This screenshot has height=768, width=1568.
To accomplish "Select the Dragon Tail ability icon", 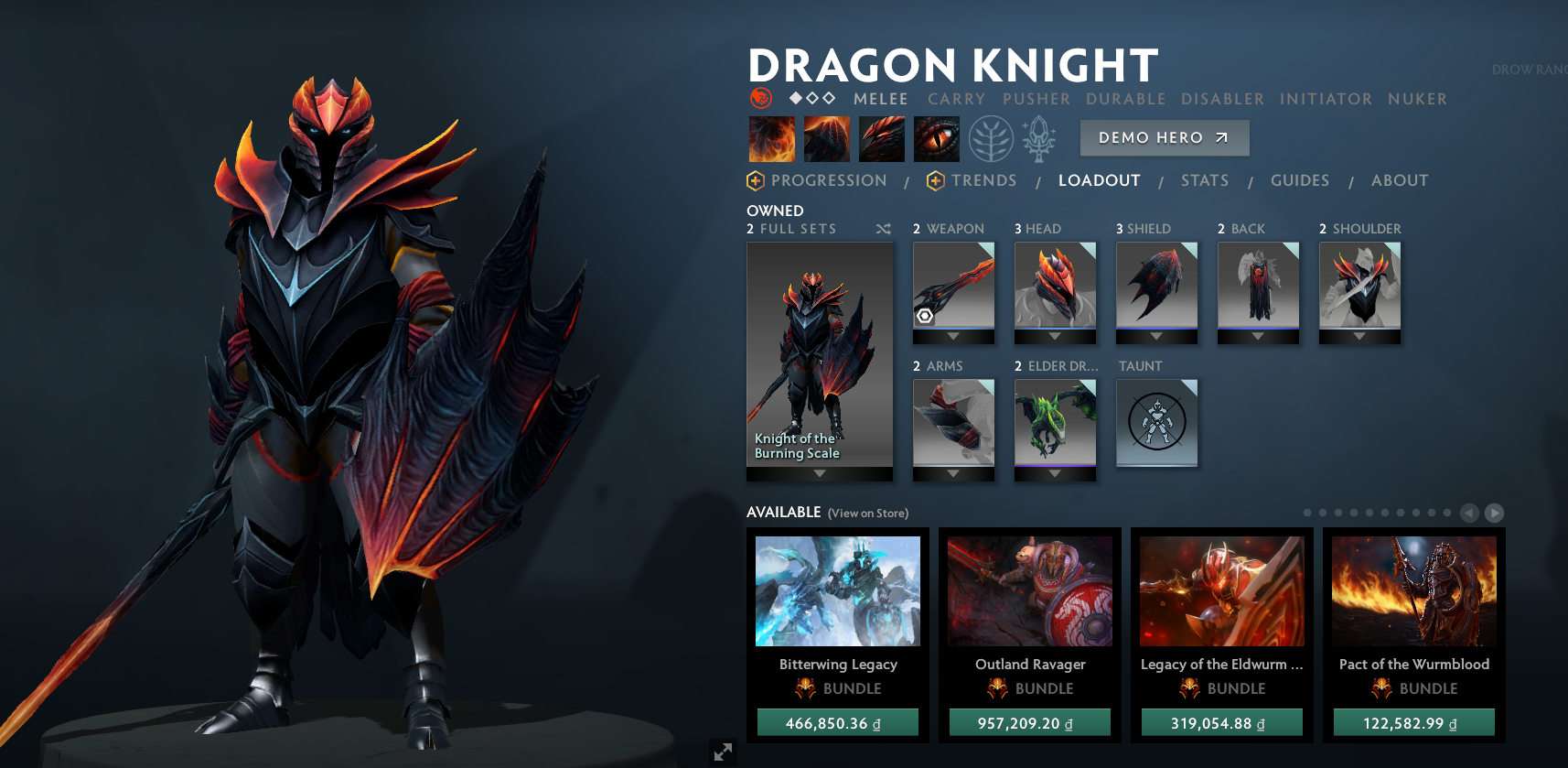I will click(x=826, y=138).
